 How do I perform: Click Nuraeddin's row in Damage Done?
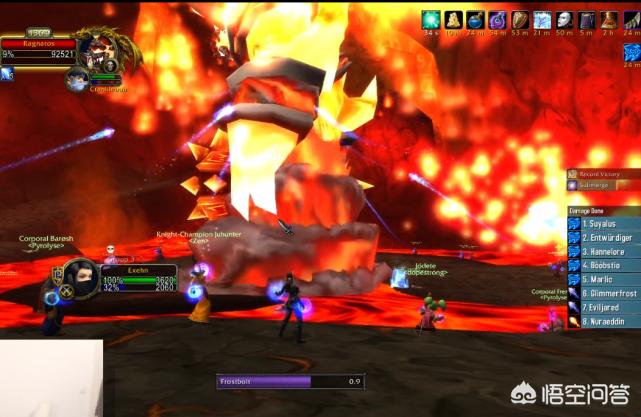pos(604,322)
